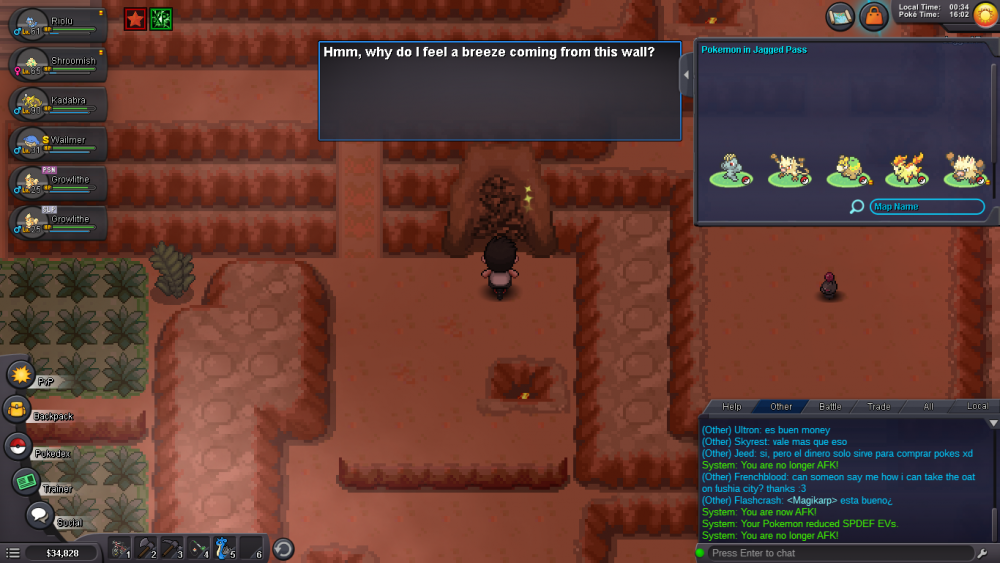1000x563 pixels.
Task: Open the Pokedex
Action: tap(18, 446)
